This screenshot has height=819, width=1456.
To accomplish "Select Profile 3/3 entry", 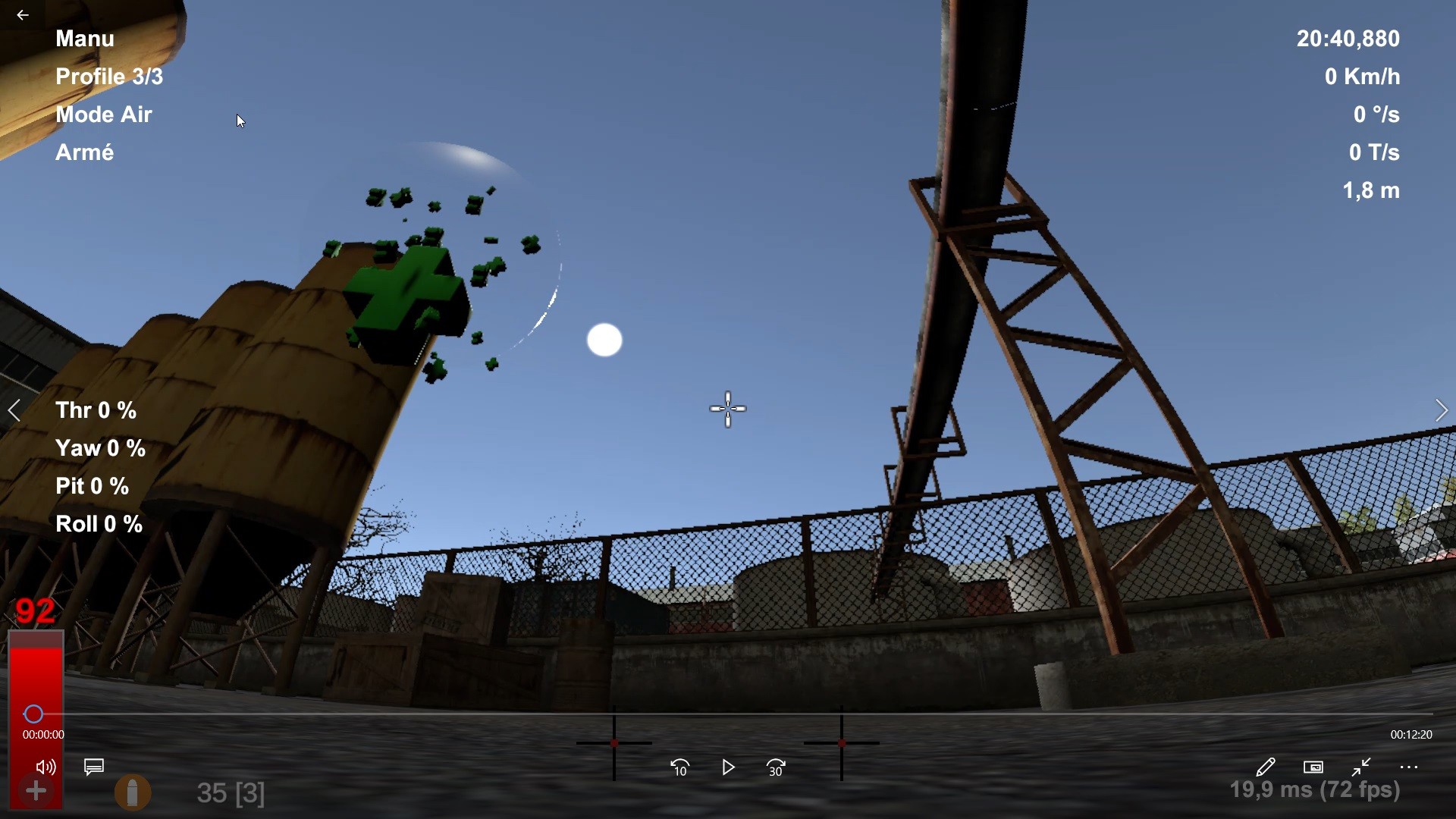I will click(x=108, y=77).
